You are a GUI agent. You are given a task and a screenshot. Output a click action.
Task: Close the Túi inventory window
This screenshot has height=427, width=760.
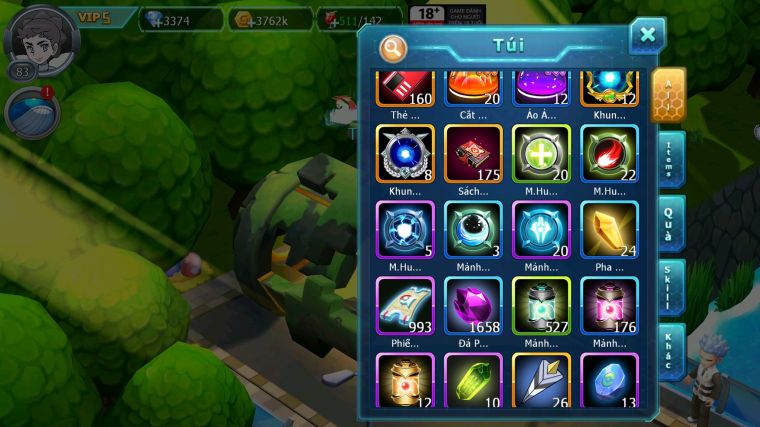coord(647,36)
